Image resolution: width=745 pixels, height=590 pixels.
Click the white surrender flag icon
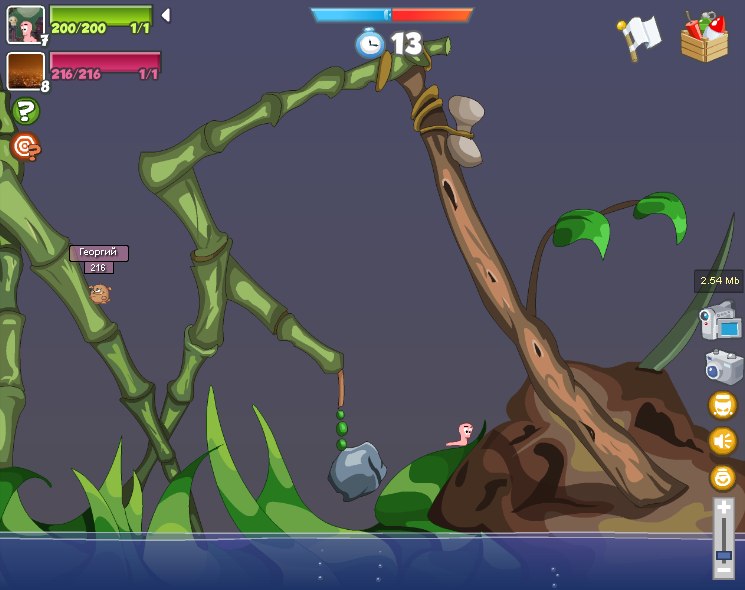point(638,36)
